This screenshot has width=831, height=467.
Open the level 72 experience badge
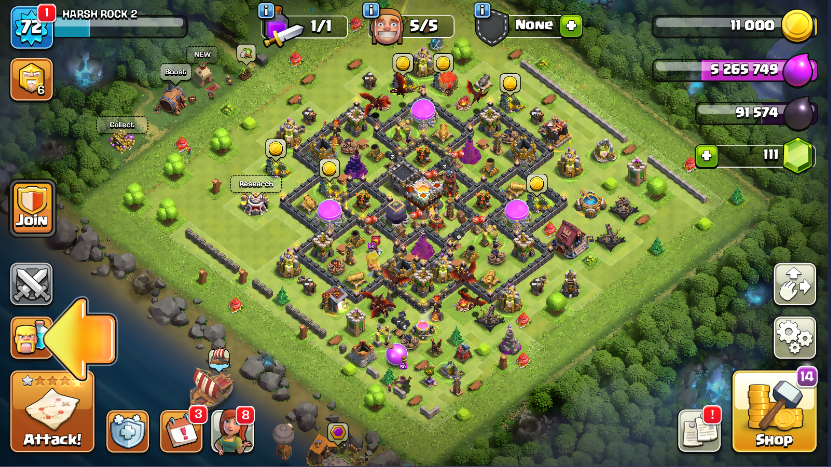[x=30, y=27]
